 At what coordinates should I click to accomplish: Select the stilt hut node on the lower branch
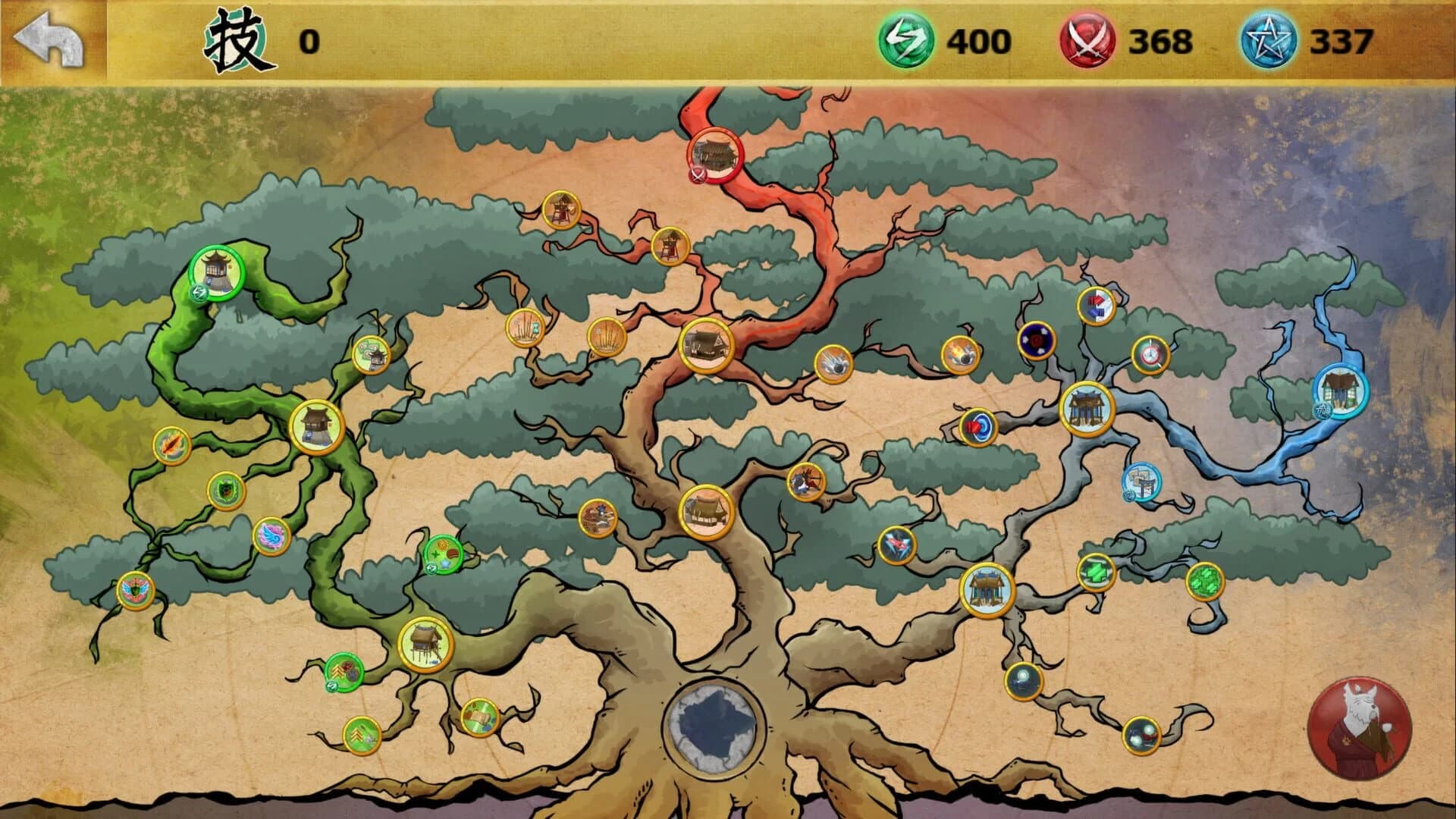[425, 645]
